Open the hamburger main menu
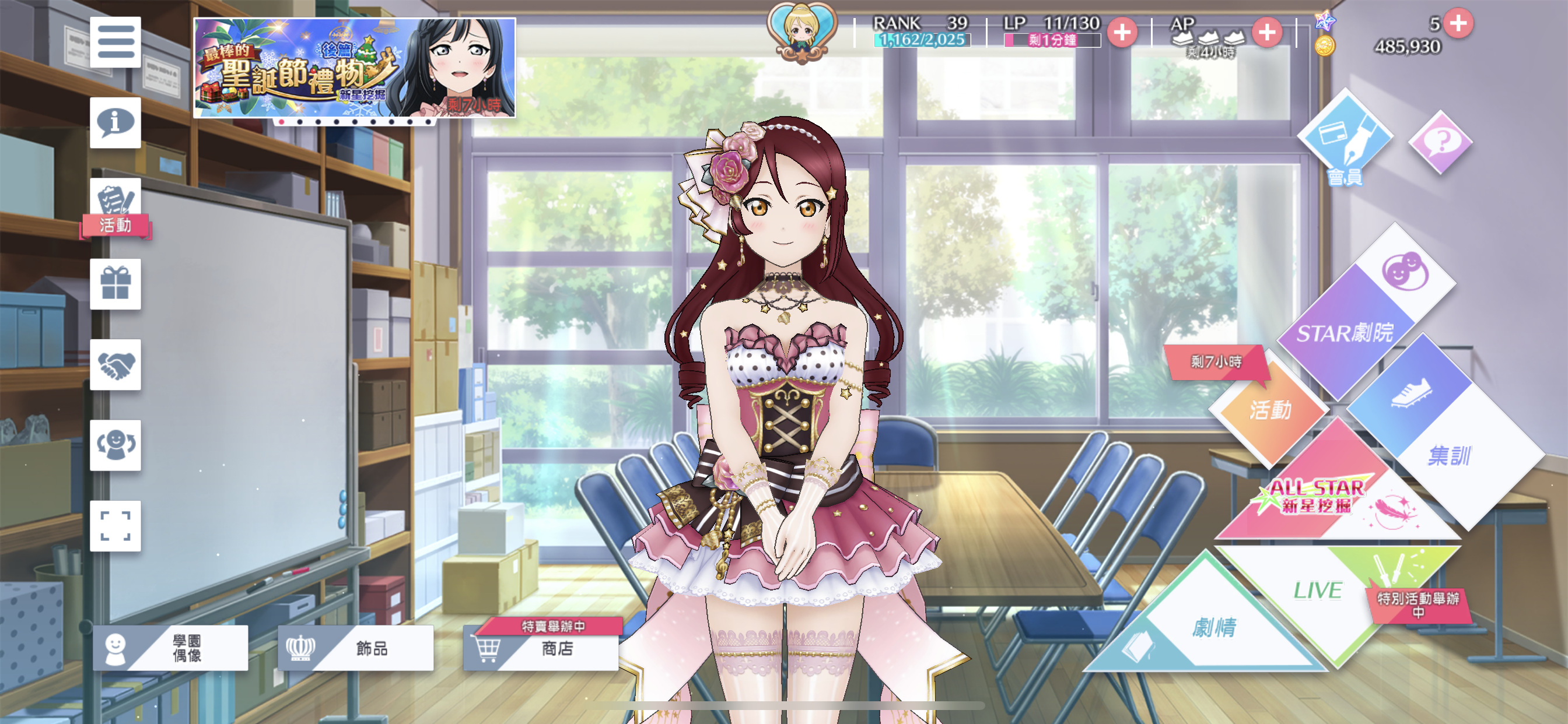The width and height of the screenshot is (1568, 724). tap(115, 42)
